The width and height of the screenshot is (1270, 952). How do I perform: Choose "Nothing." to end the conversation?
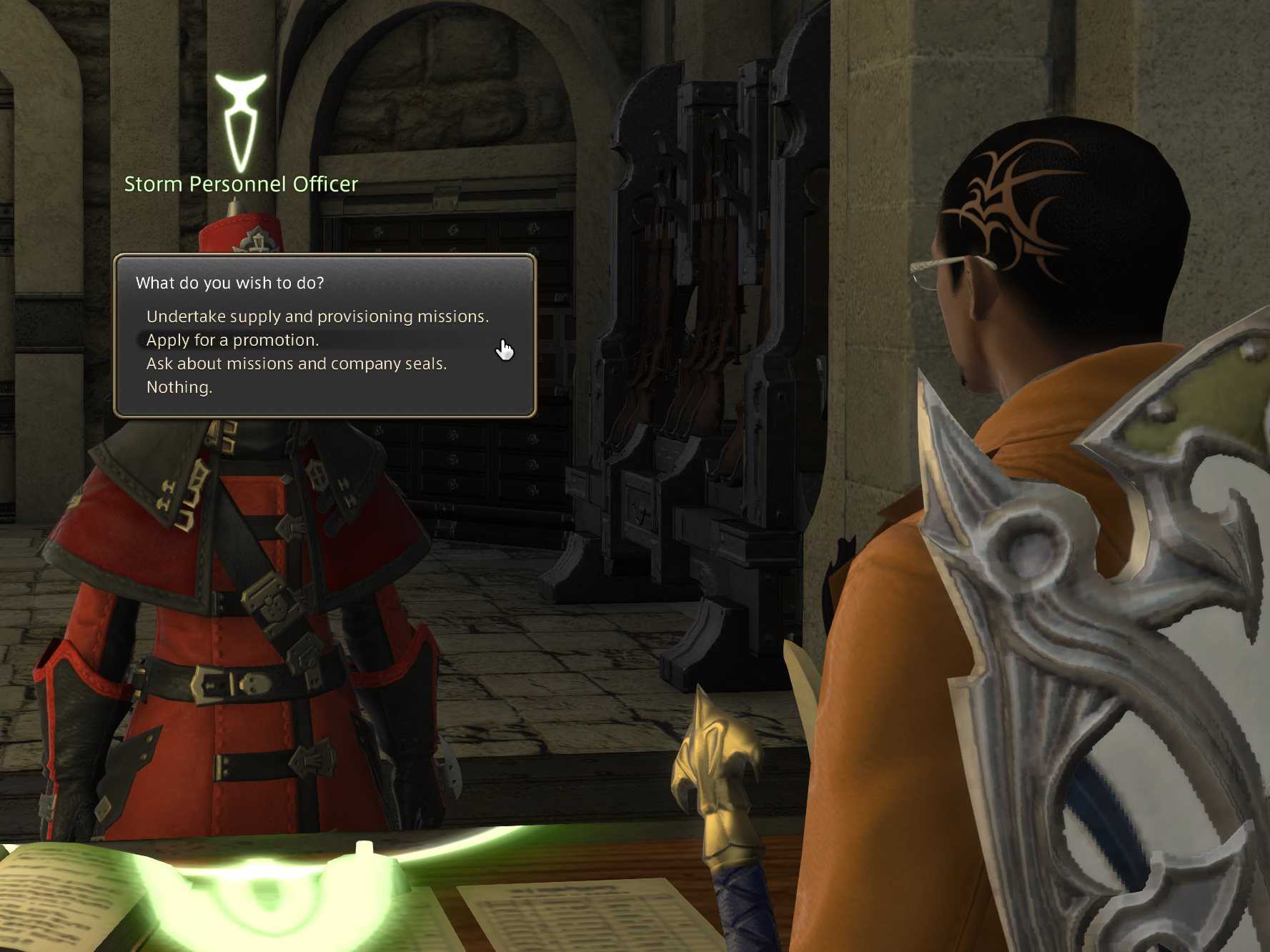[179, 387]
